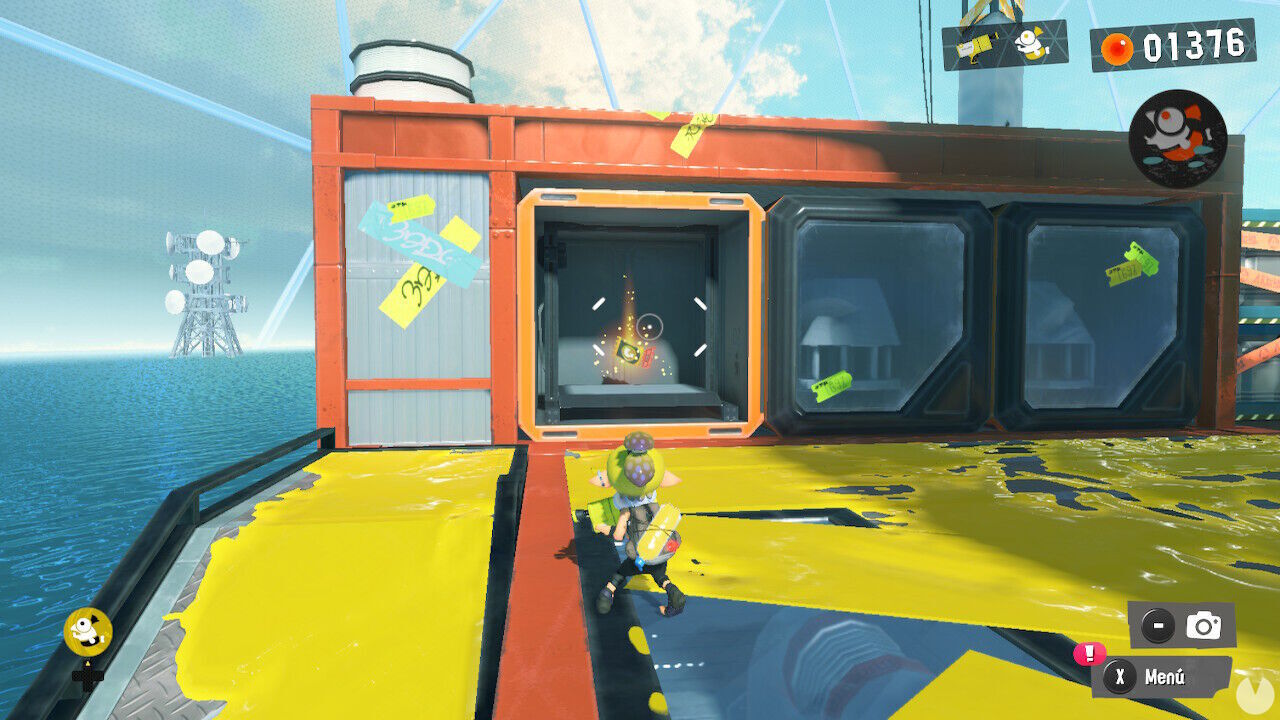
Task: Click the D-pad indicator under Little Buddy
Action: 87,679
